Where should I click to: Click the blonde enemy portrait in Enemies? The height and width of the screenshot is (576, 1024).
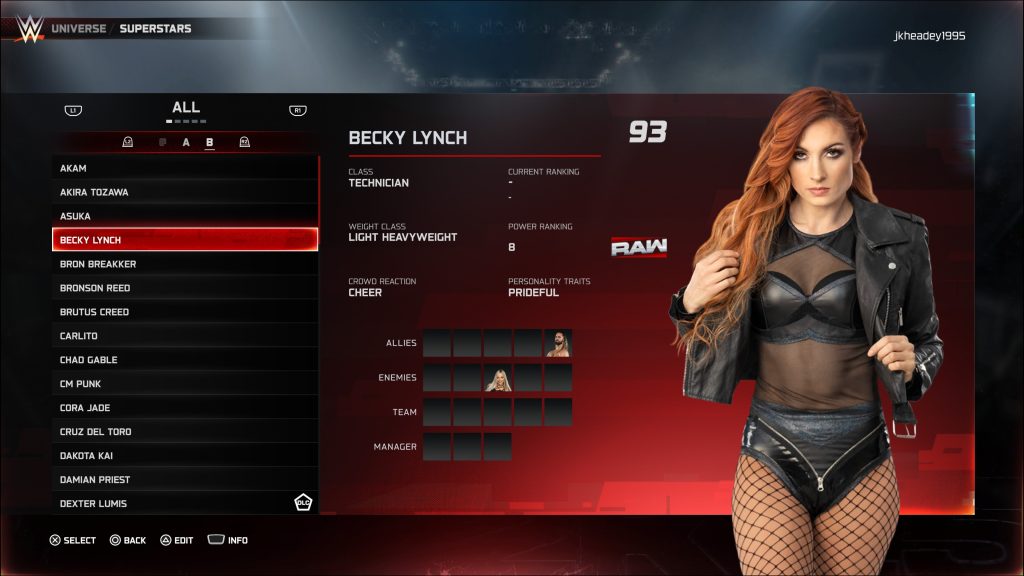pos(497,378)
